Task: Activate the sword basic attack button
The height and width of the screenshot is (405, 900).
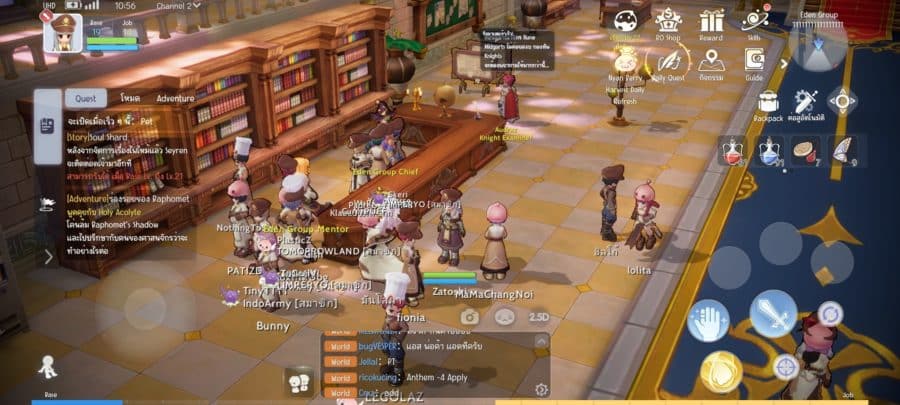Action: coord(772,314)
